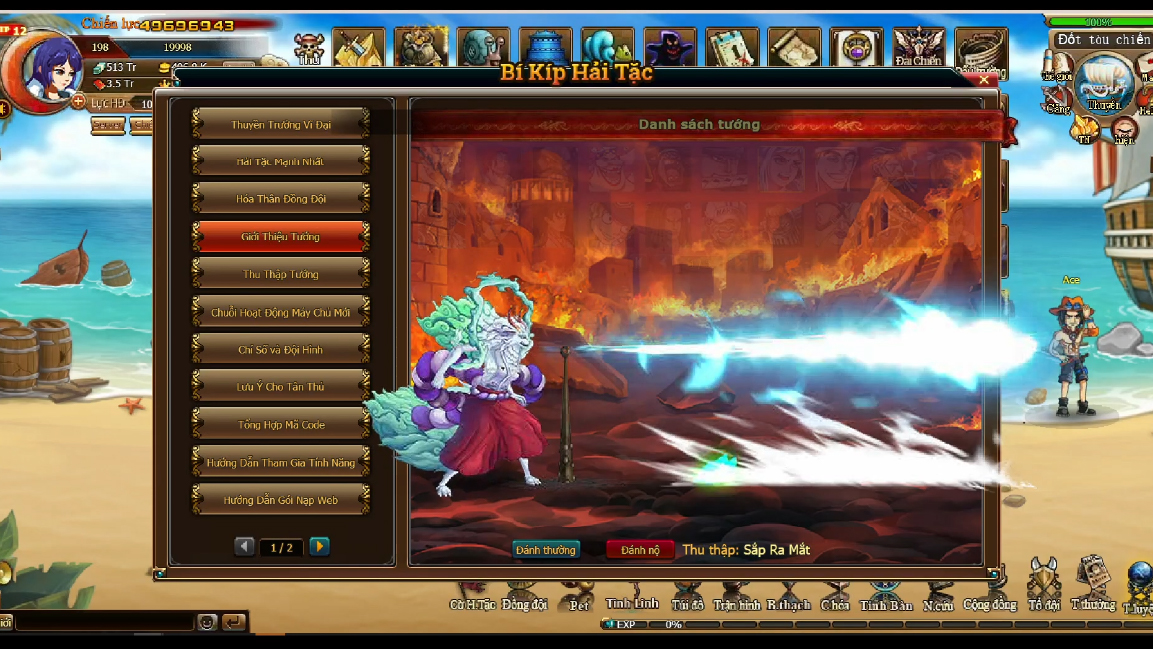The width and height of the screenshot is (1153, 649).
Task: Select Chuỗi Hoạt Động Máy Chủ Mới
Action: tap(281, 312)
